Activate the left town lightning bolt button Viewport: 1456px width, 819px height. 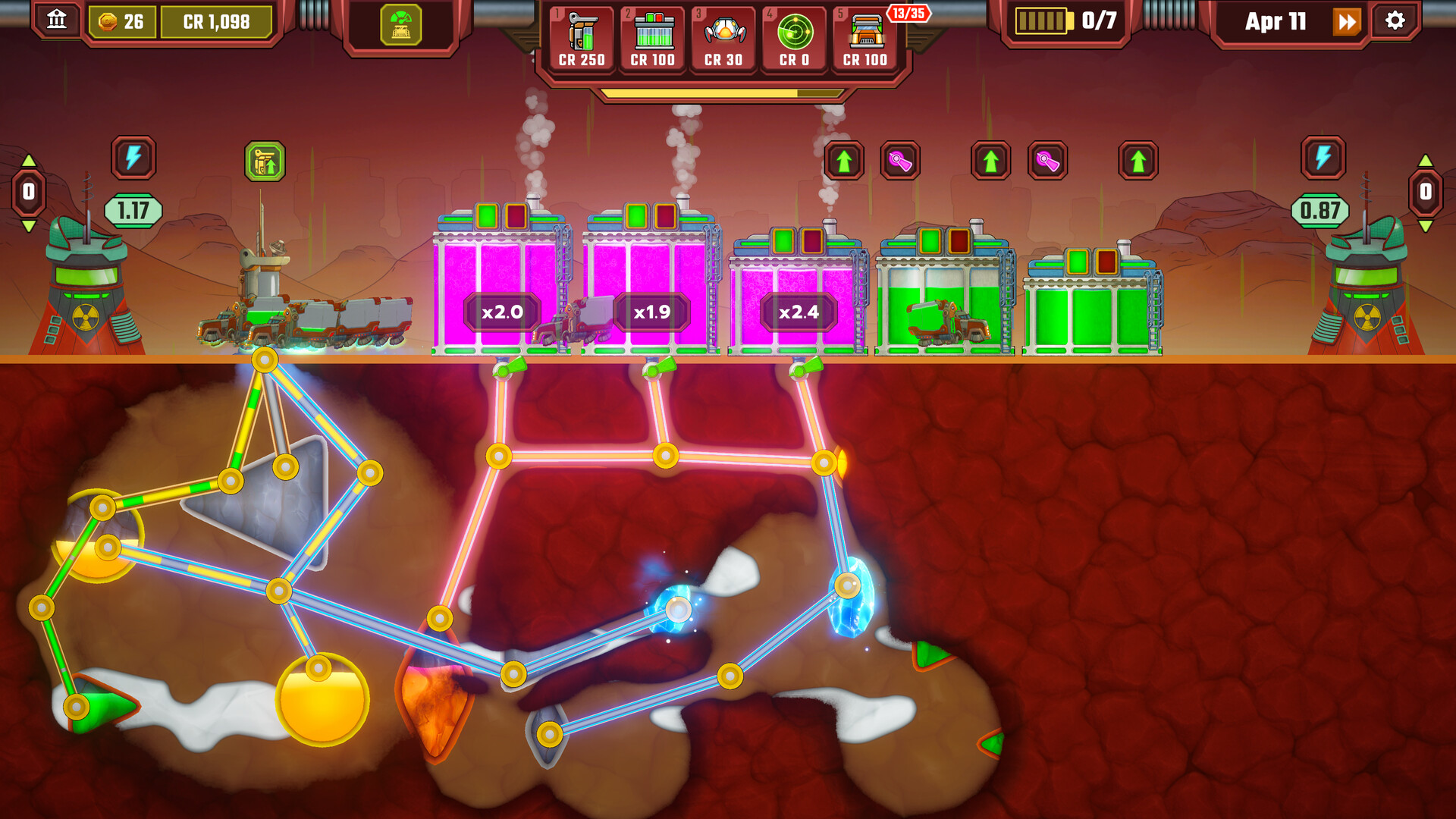(x=133, y=158)
